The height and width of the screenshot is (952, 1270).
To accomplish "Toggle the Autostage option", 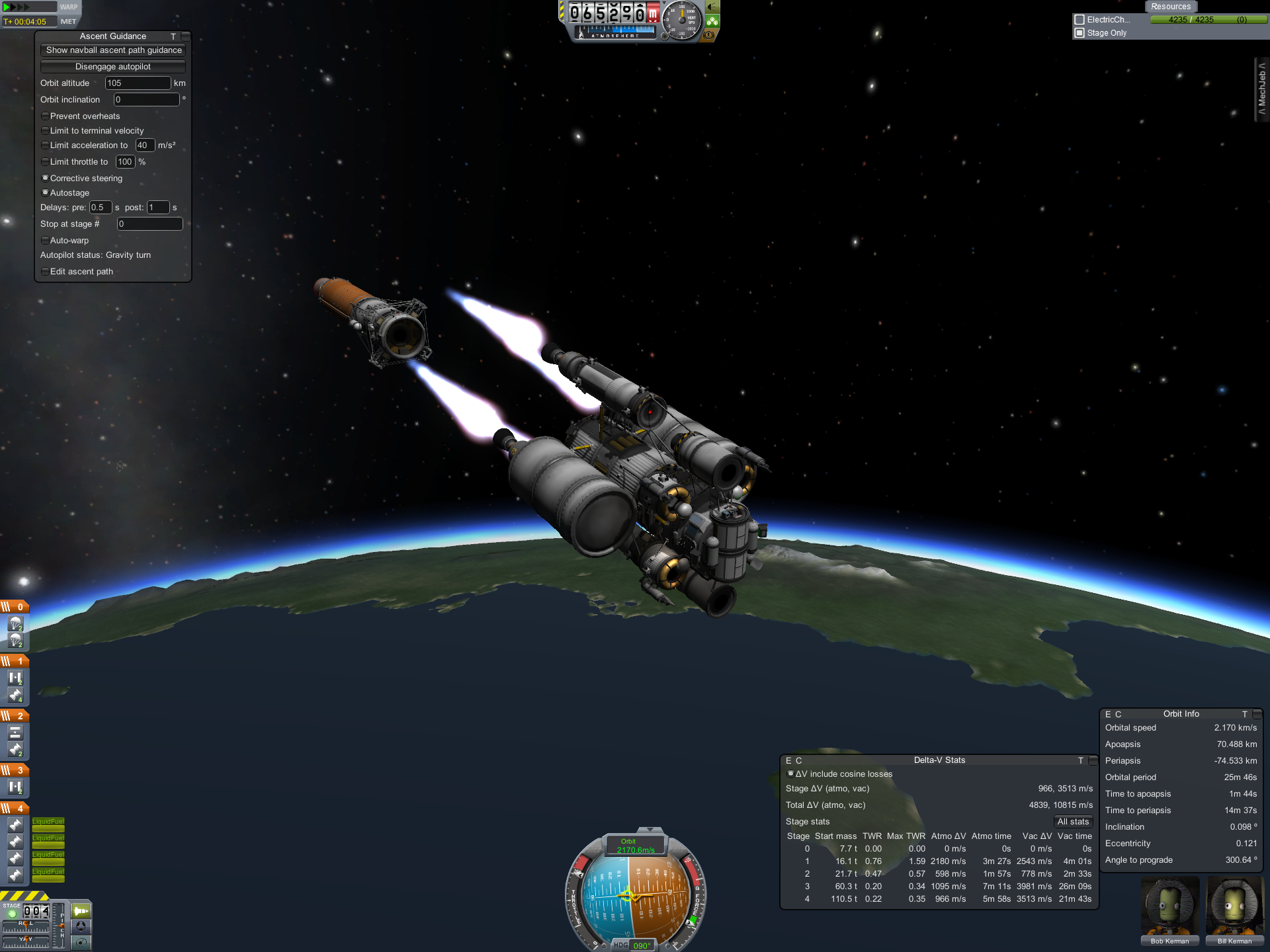I will click(45, 193).
